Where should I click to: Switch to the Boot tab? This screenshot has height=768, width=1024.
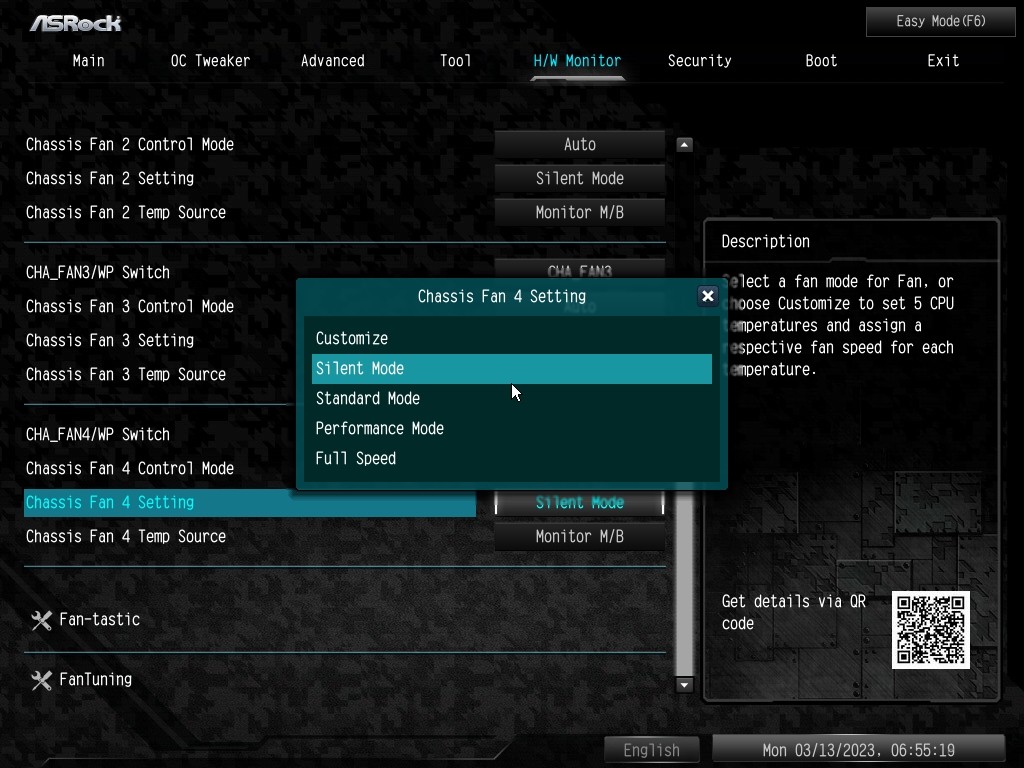(x=821, y=61)
